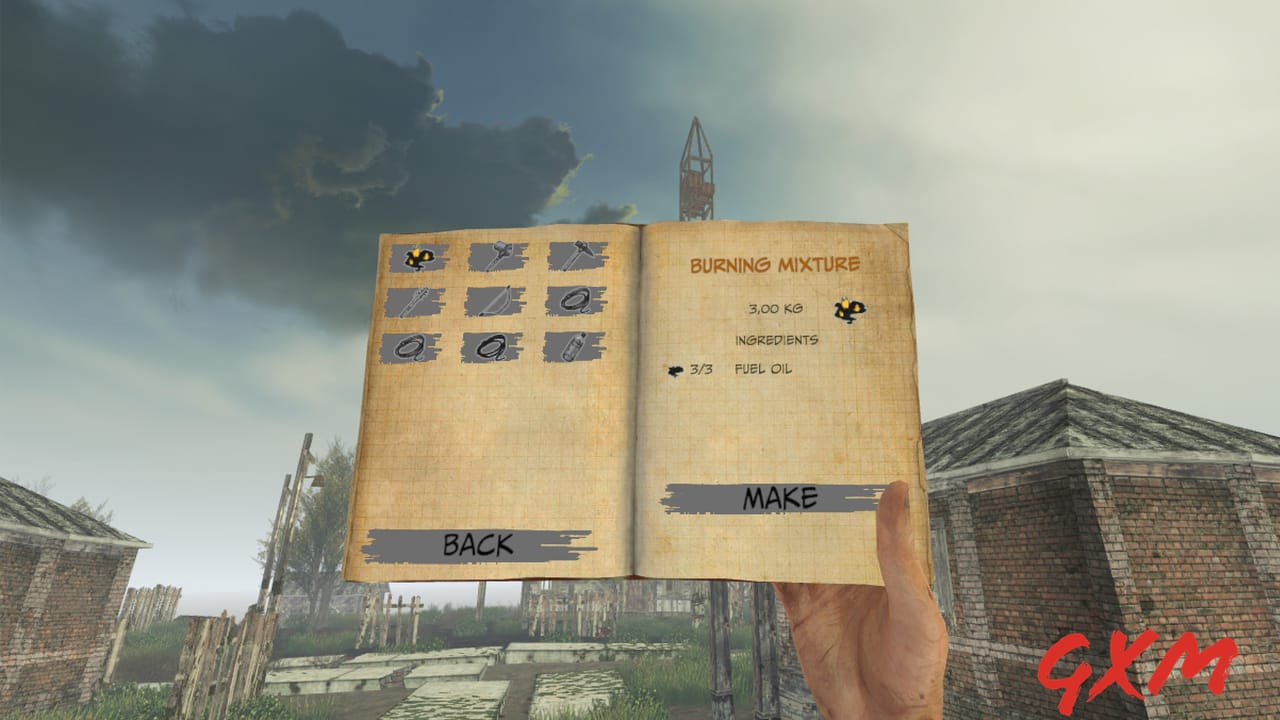1280x720 pixels.
Task: Click the 3/3 Fuel Oil counter
Action: click(700, 372)
